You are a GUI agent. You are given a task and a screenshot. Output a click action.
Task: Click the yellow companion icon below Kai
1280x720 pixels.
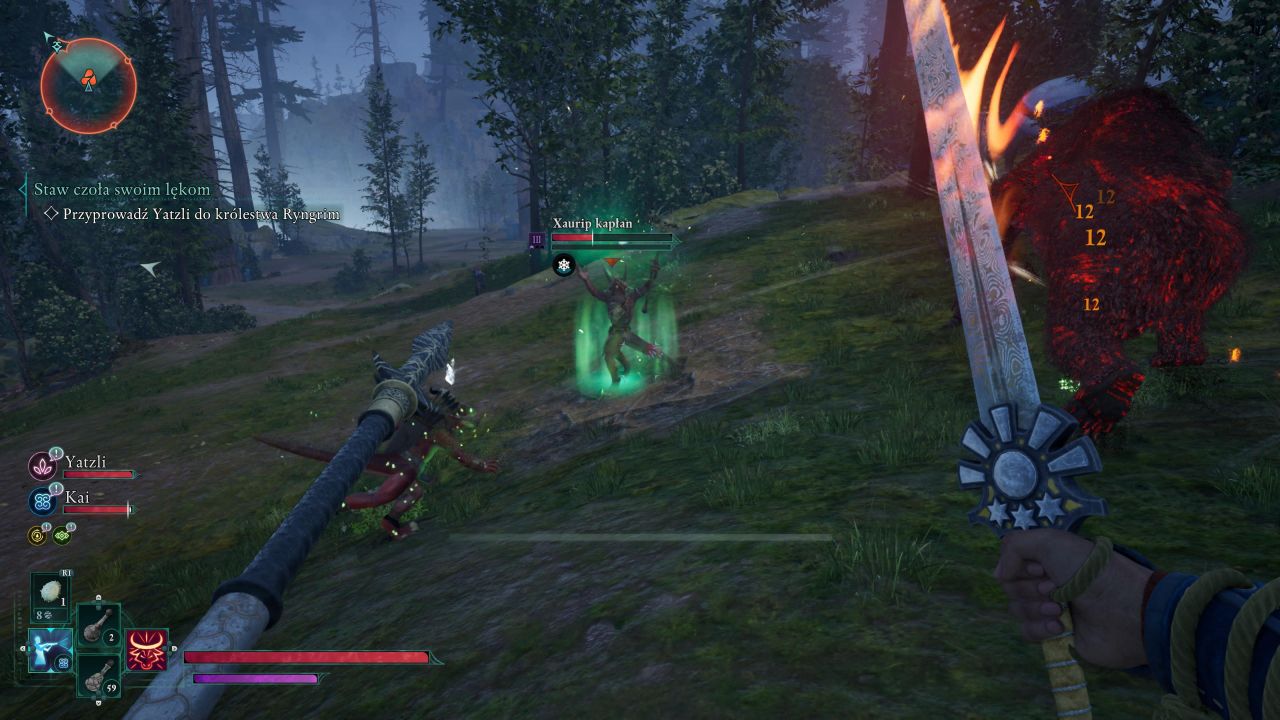pyautogui.click(x=37, y=535)
